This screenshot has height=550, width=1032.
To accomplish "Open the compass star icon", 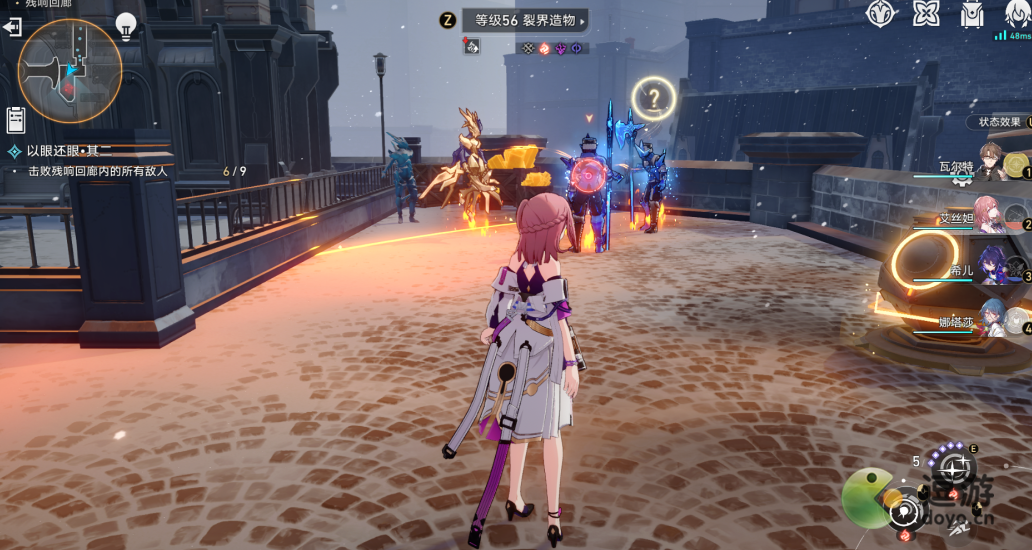I will 880,14.
